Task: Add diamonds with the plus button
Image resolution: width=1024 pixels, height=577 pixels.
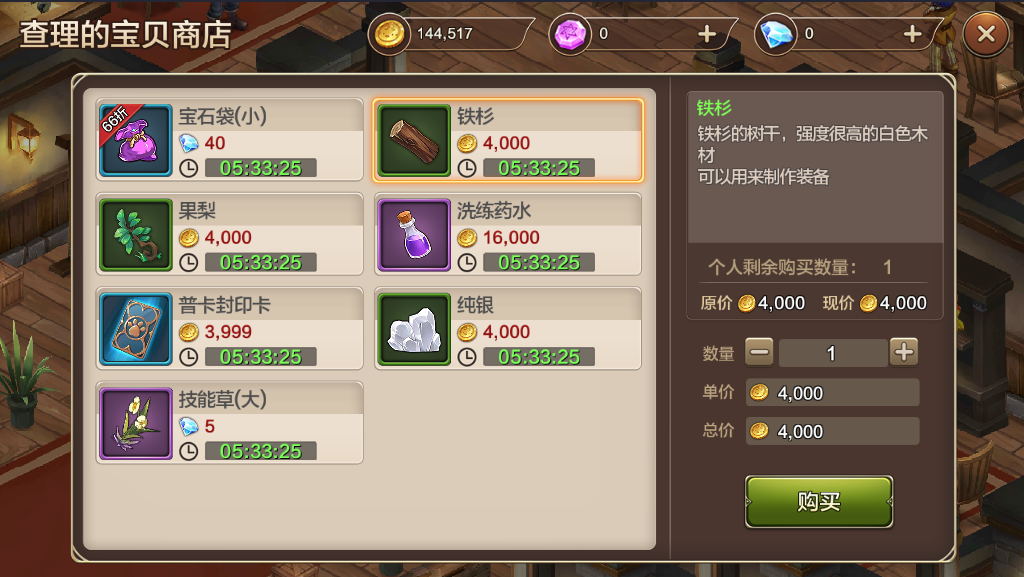Action: click(912, 34)
